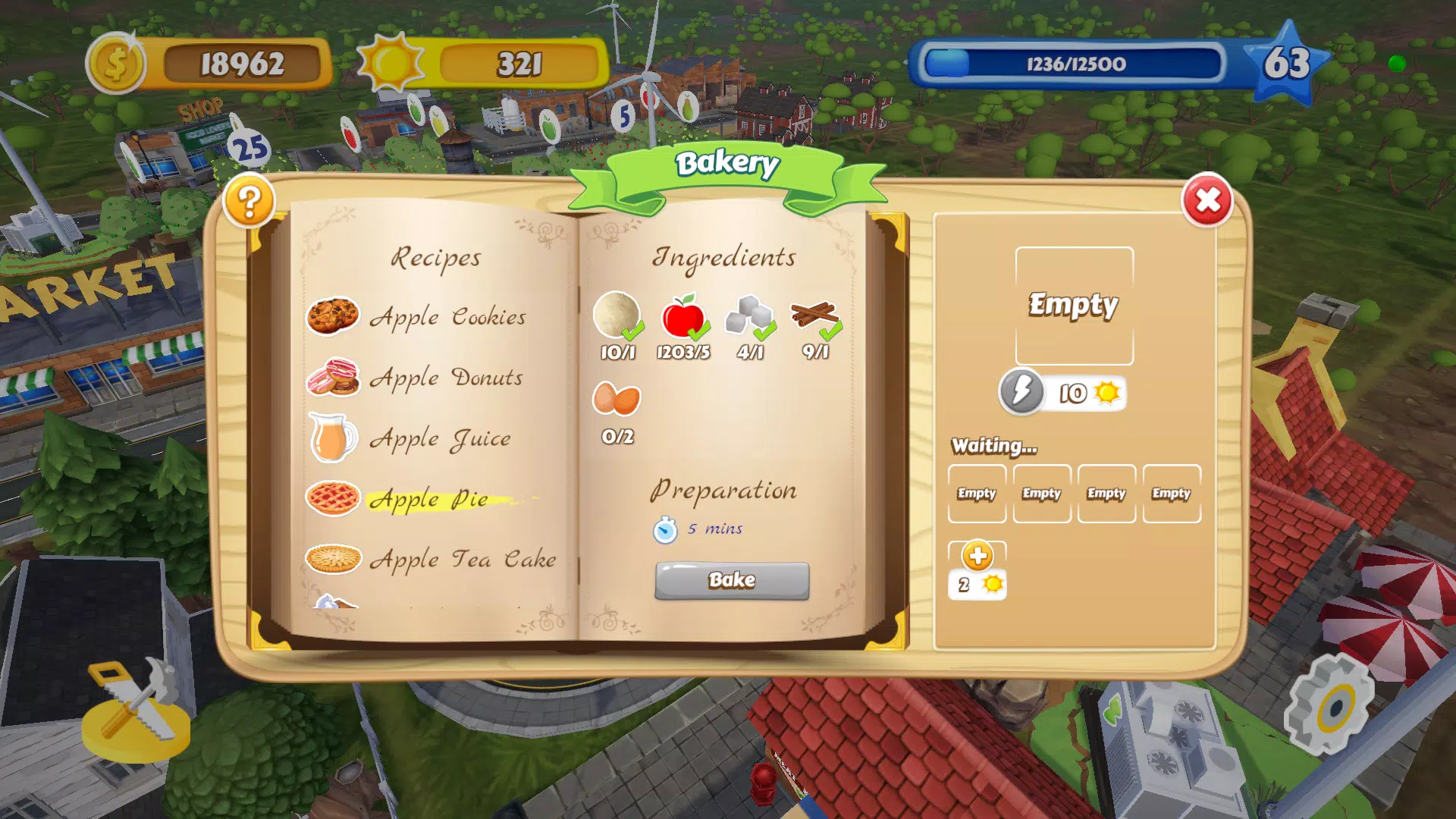
Task: Tap the flour dough ingredient icon
Action: pyautogui.click(x=617, y=315)
